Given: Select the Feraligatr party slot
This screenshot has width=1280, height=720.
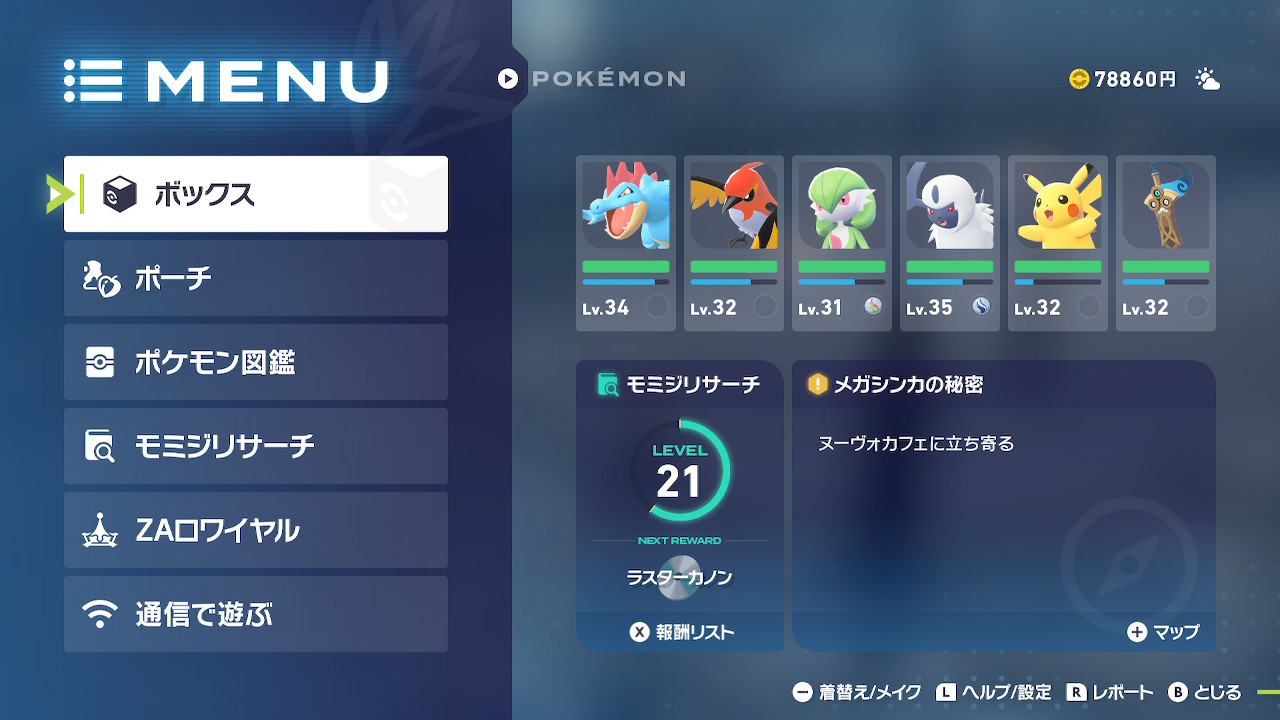Looking at the screenshot, I should pyautogui.click(x=626, y=243).
